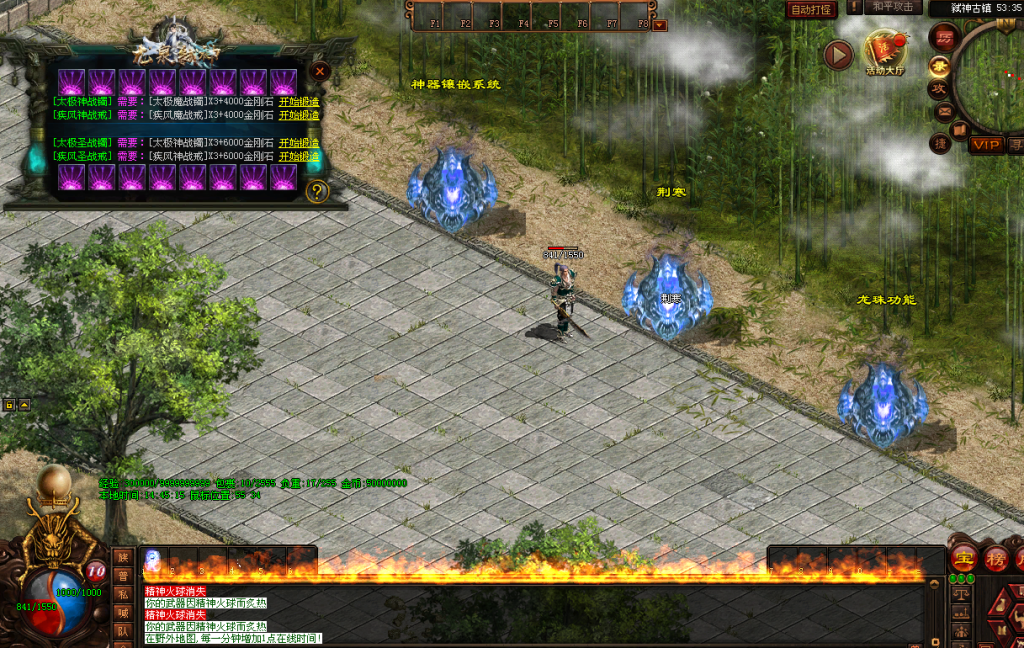This screenshot has height=648, width=1024.
Task: Open the VIP panel
Action: tap(986, 145)
